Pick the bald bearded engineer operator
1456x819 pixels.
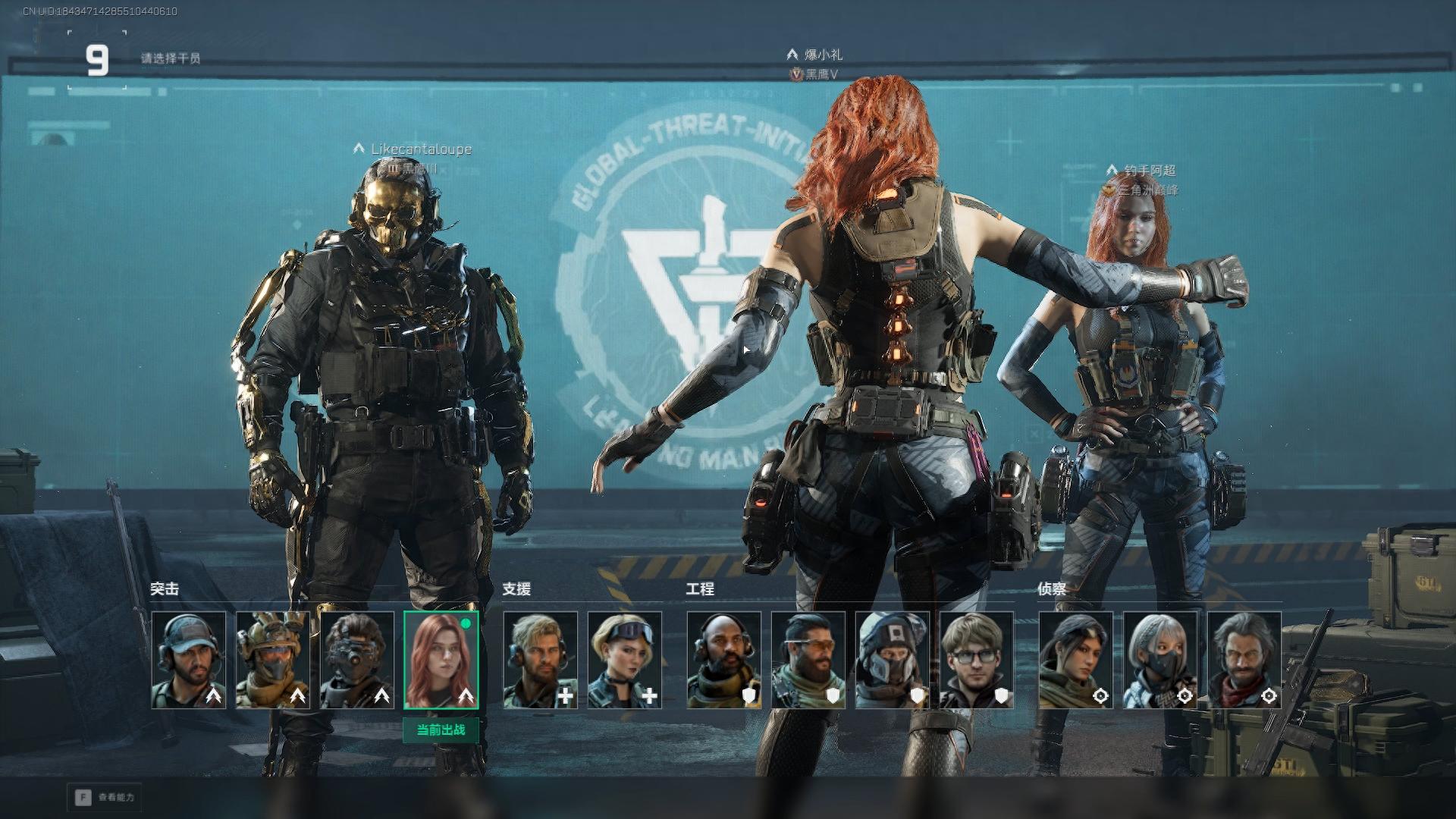[x=723, y=660]
